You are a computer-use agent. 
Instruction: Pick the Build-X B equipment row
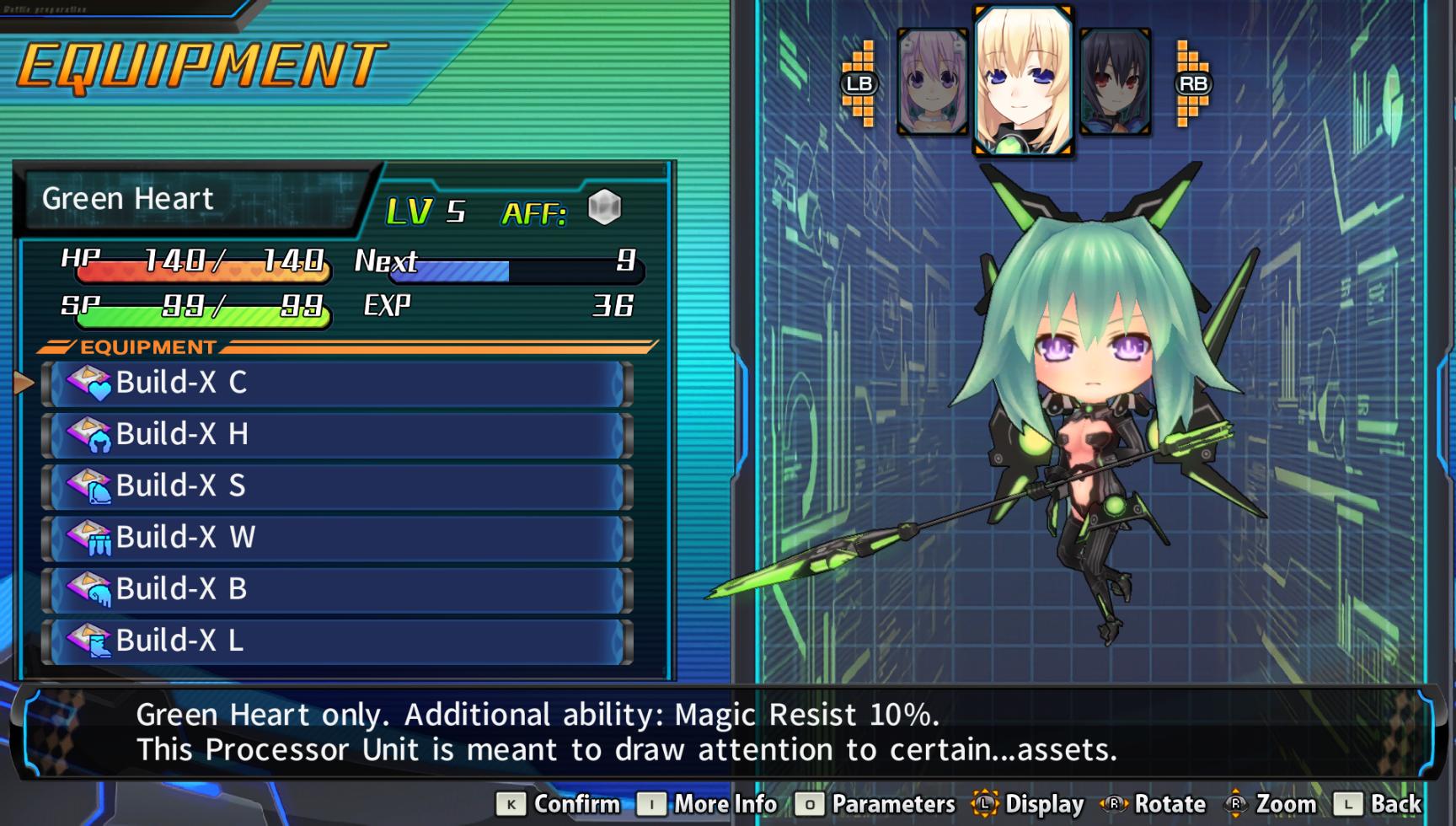click(337, 588)
